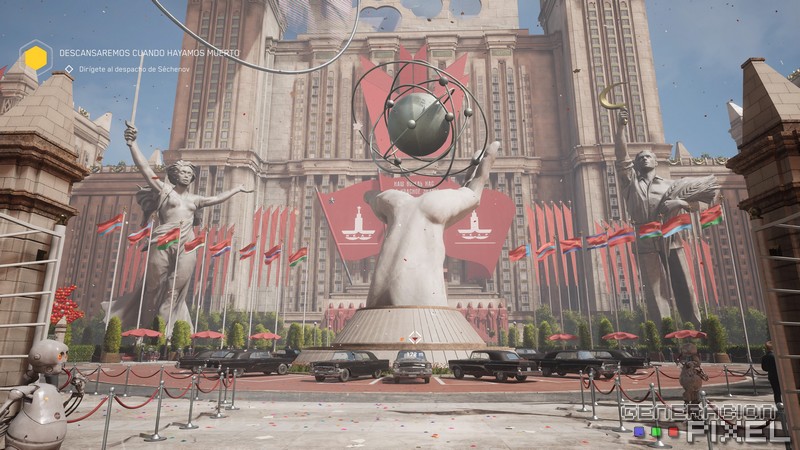Click the Generación Pixel watermark logo
800x450 pixels.
(703, 422)
